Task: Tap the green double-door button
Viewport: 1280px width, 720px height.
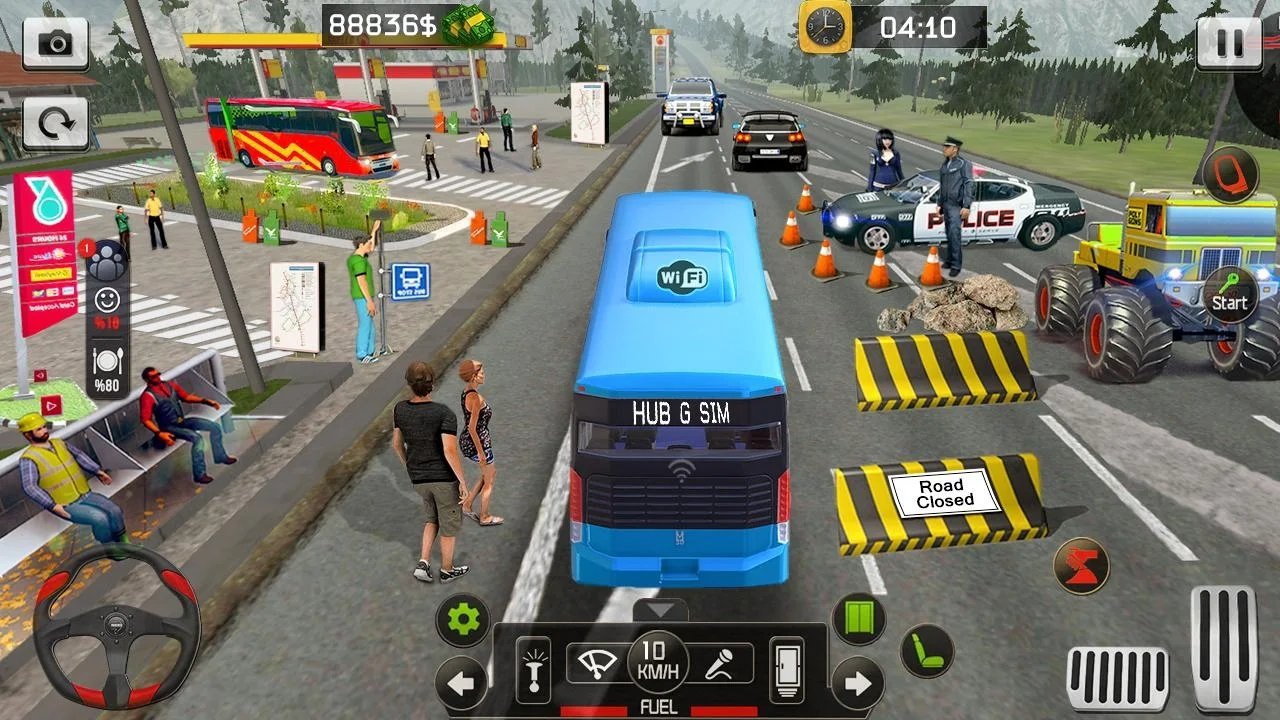Action: (859, 619)
